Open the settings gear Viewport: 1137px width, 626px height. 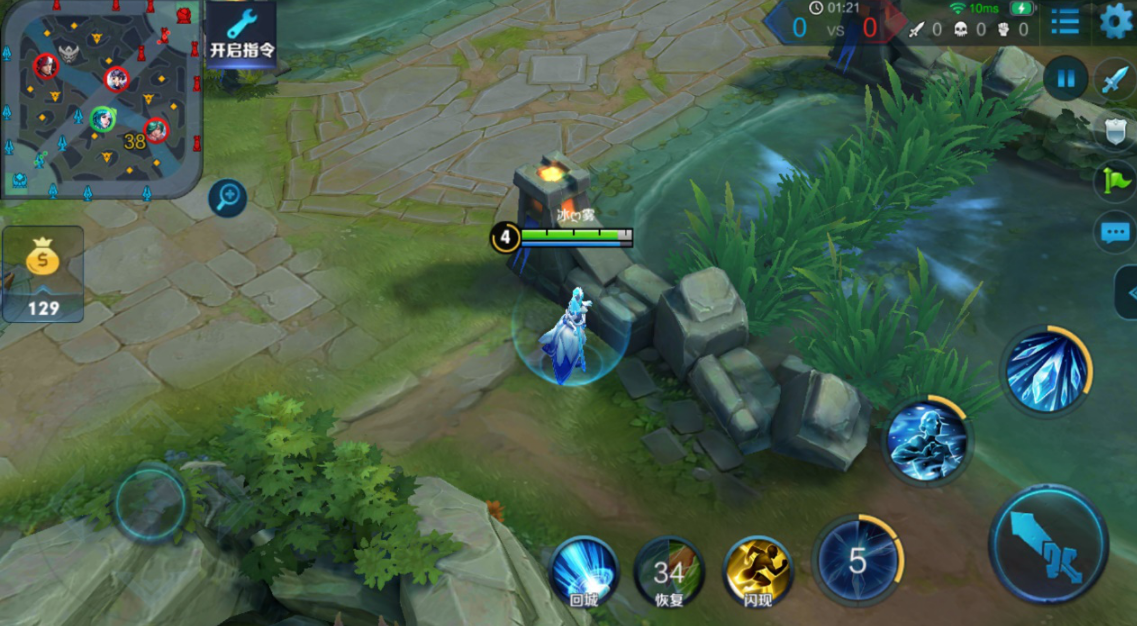(1116, 21)
